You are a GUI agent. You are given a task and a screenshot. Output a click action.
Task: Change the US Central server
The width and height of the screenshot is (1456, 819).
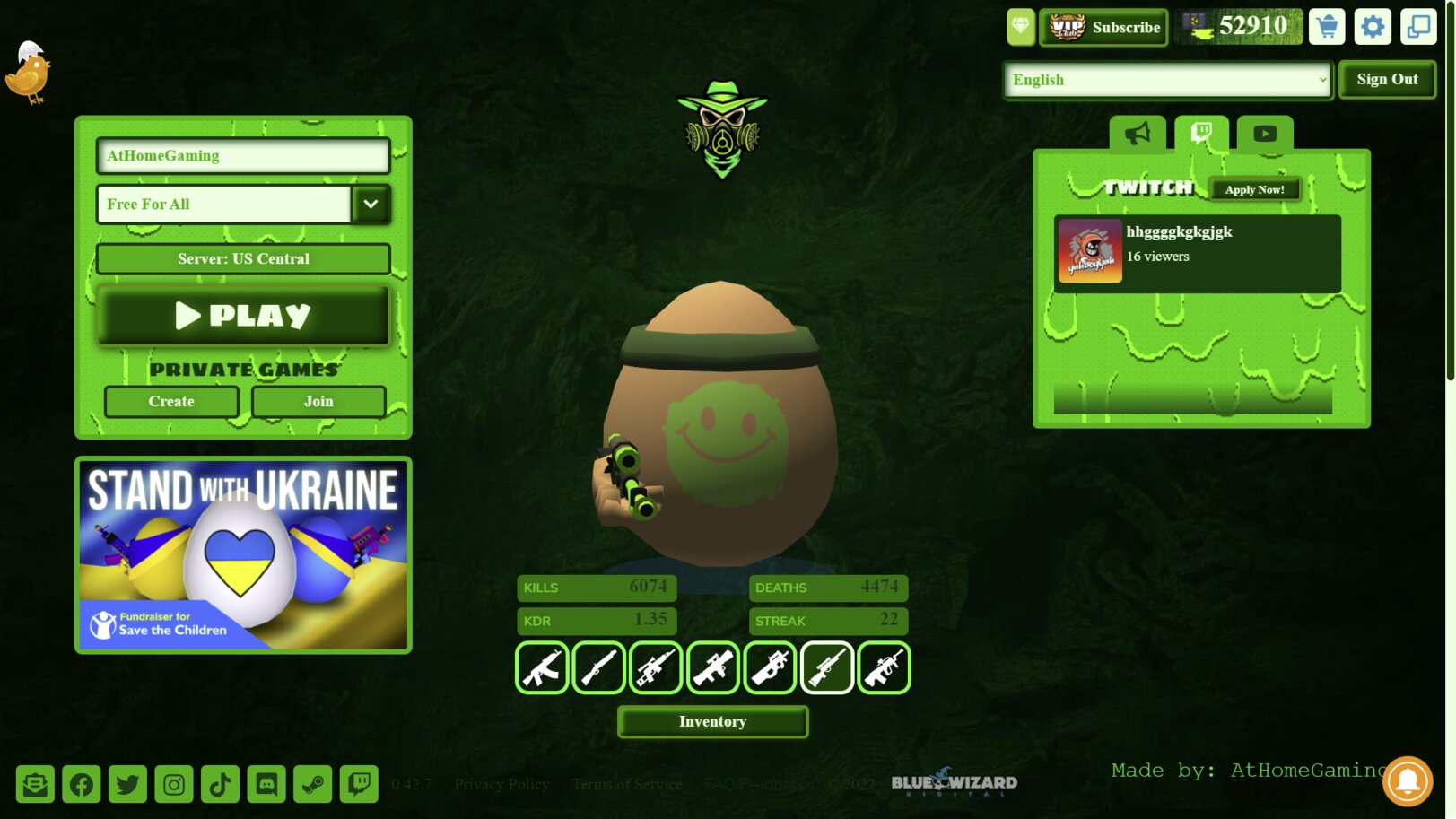243,259
